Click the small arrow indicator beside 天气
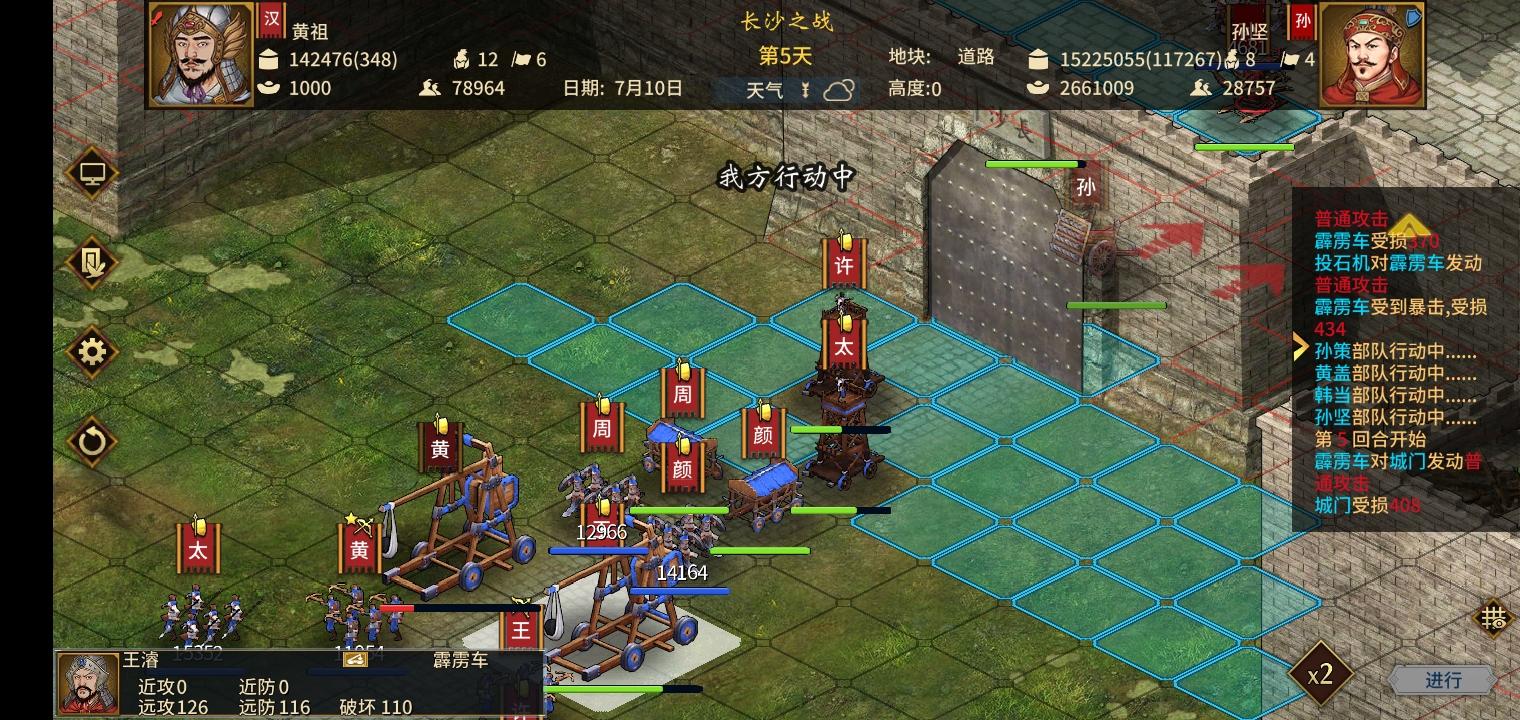Screen dimensions: 1520x720 (x=805, y=89)
